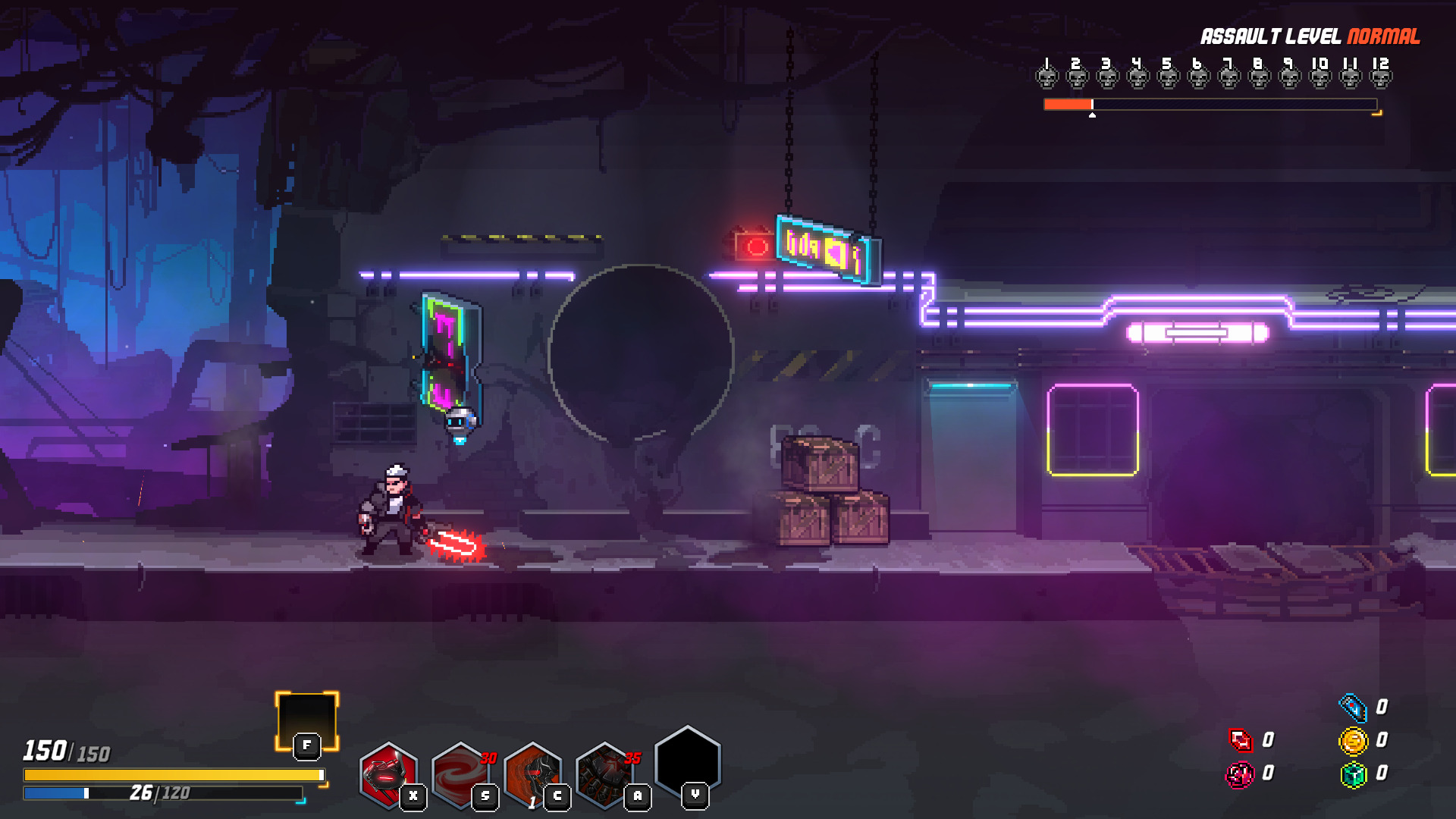This screenshot has width=1456, height=819.
Task: Click the red crystal shard icon
Action: (x=1241, y=740)
